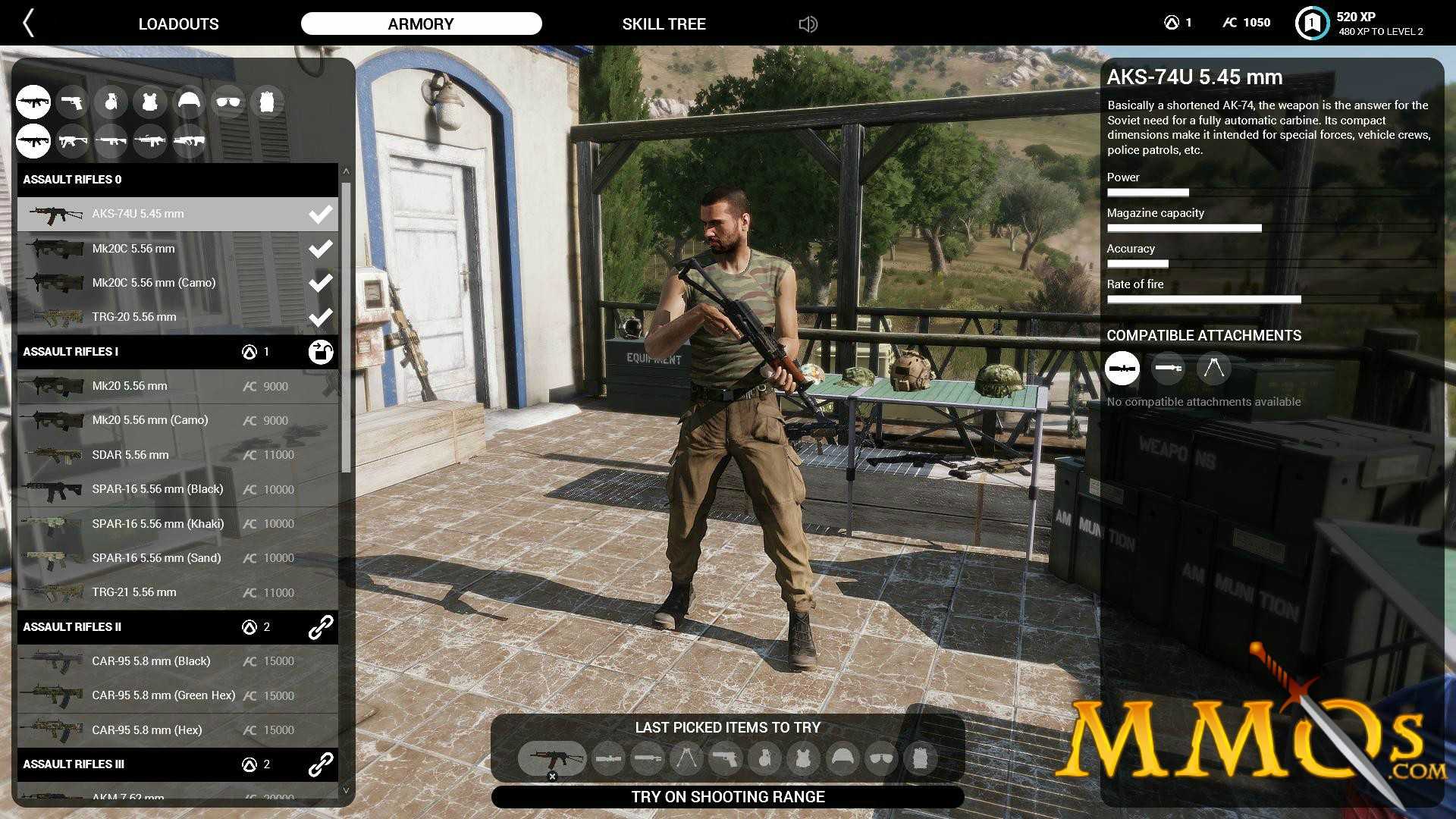Viewport: 1456px width, 819px height.
Task: Open the backpack category
Action: coord(266,102)
